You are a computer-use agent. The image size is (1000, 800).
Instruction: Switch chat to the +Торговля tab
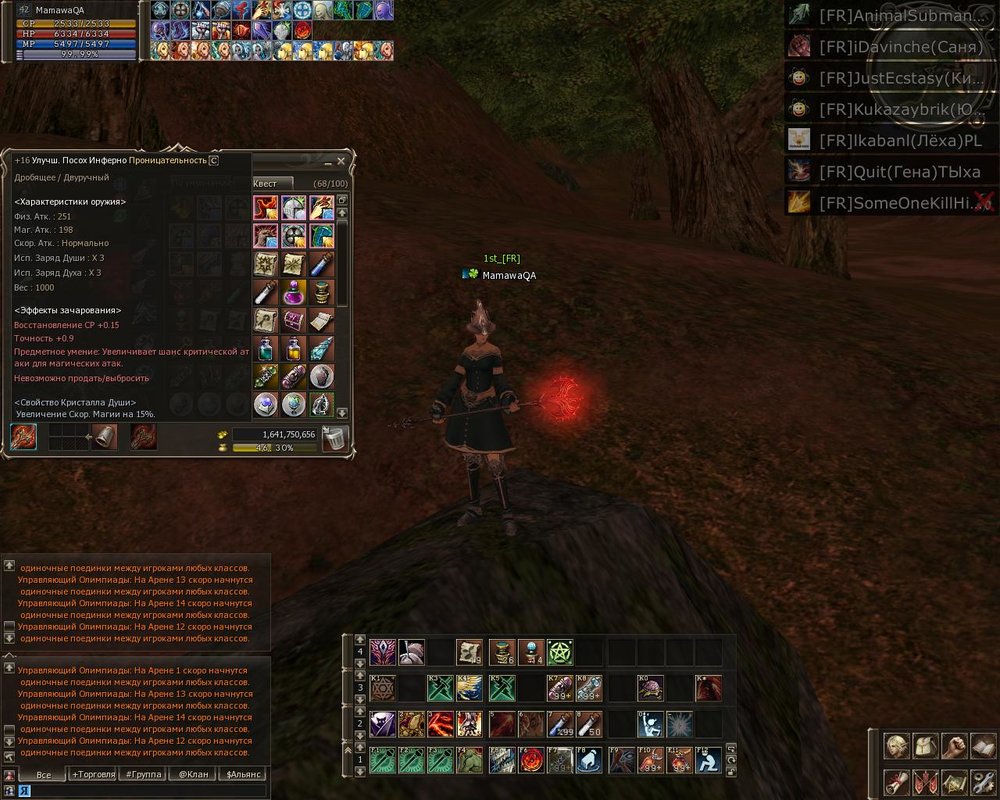click(x=93, y=774)
